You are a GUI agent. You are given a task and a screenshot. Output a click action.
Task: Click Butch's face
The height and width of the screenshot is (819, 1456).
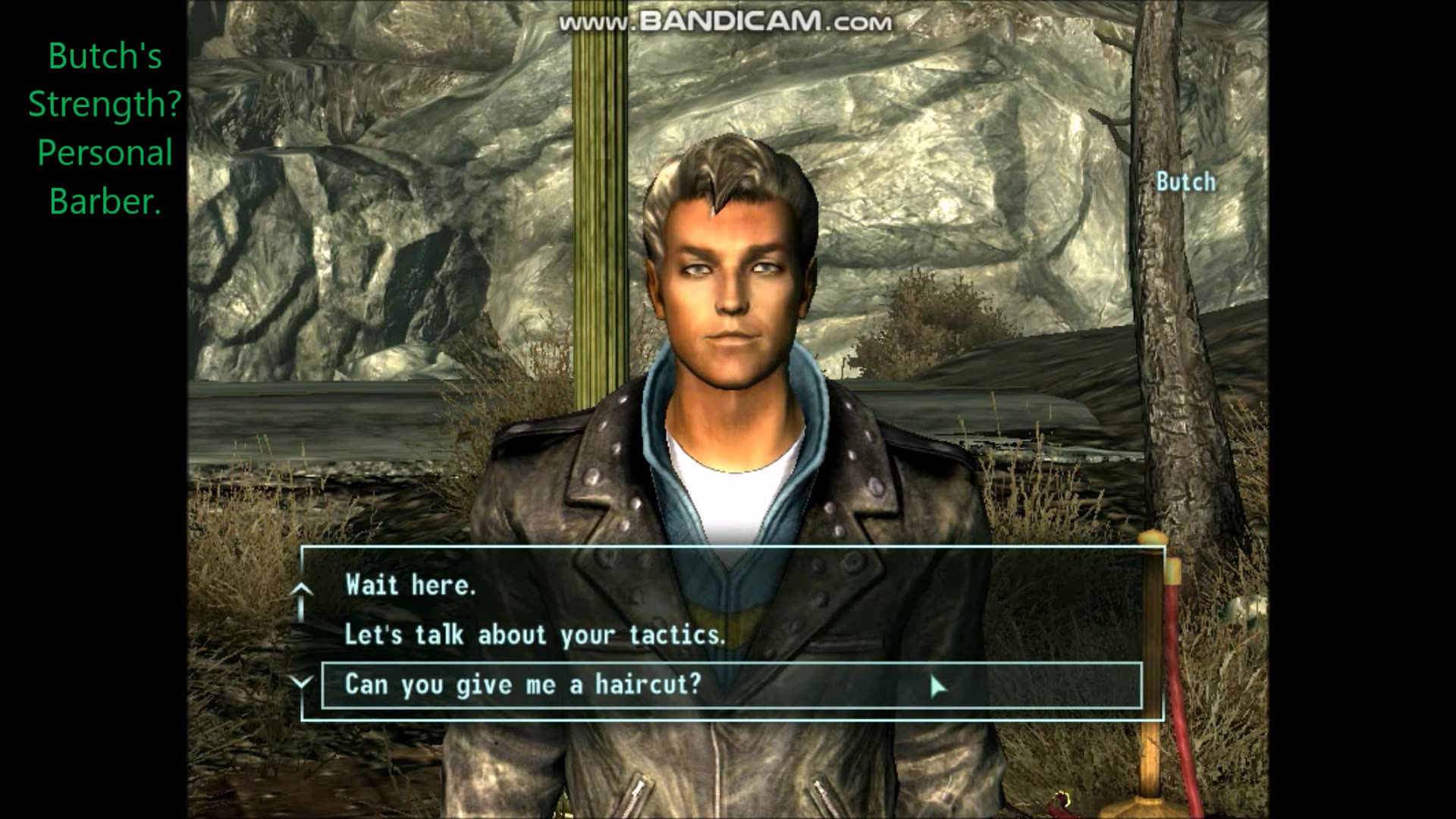(732, 303)
